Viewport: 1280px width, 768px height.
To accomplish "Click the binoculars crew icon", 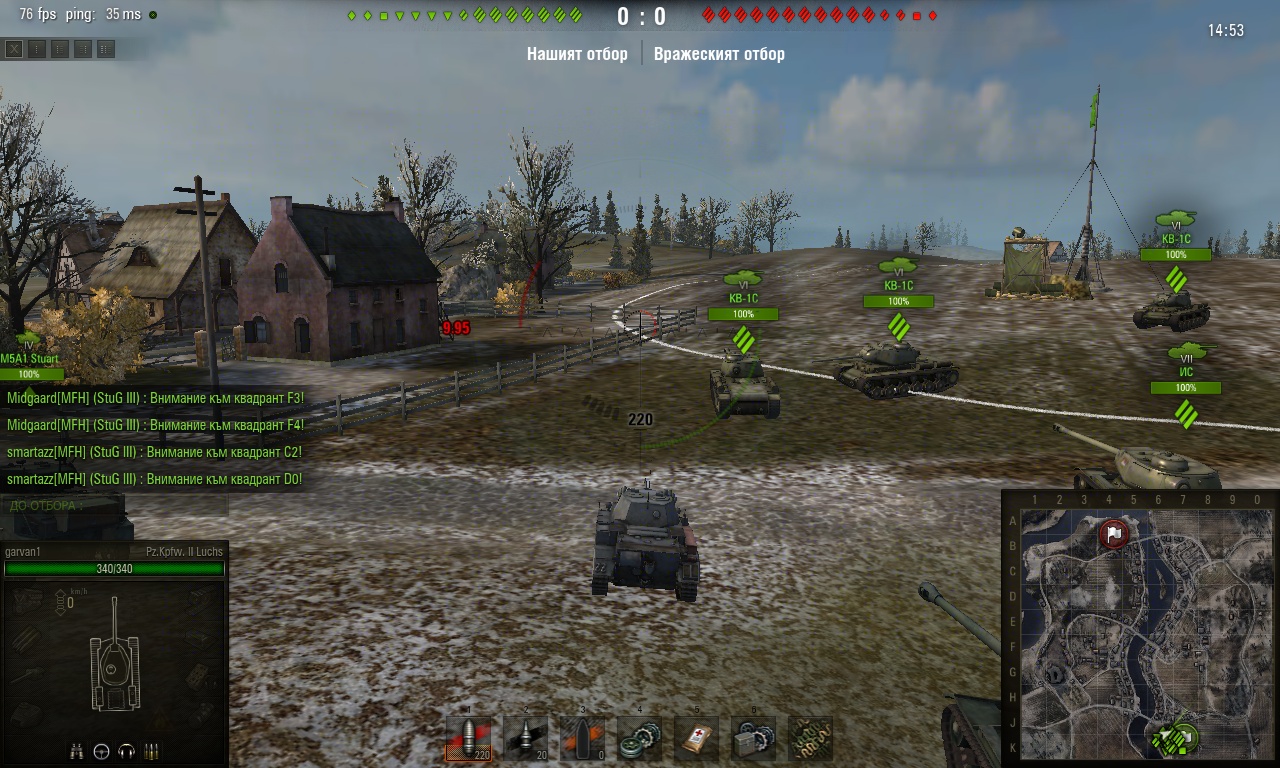I will point(76,751).
